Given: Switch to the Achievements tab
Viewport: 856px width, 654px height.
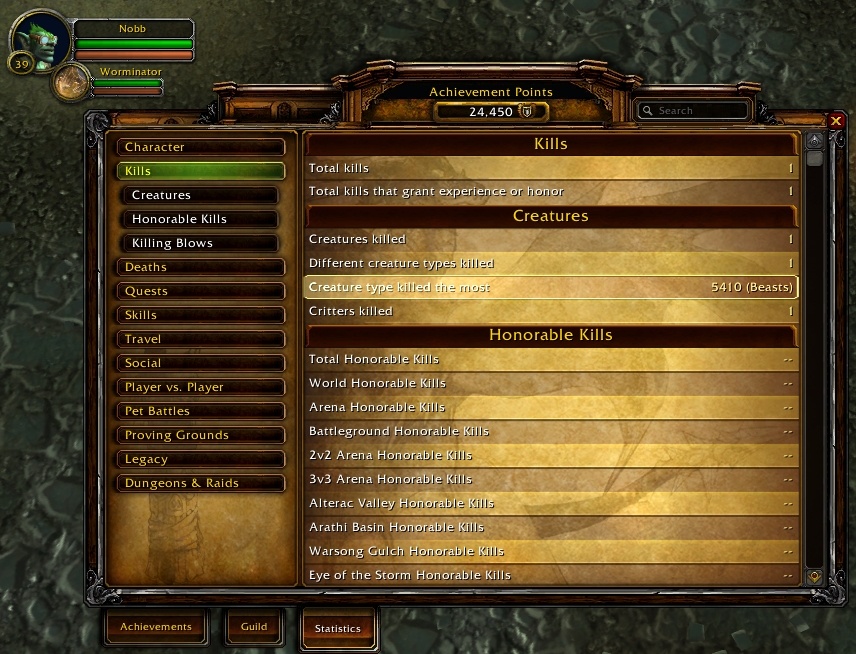Looking at the screenshot, I should pyautogui.click(x=156, y=627).
